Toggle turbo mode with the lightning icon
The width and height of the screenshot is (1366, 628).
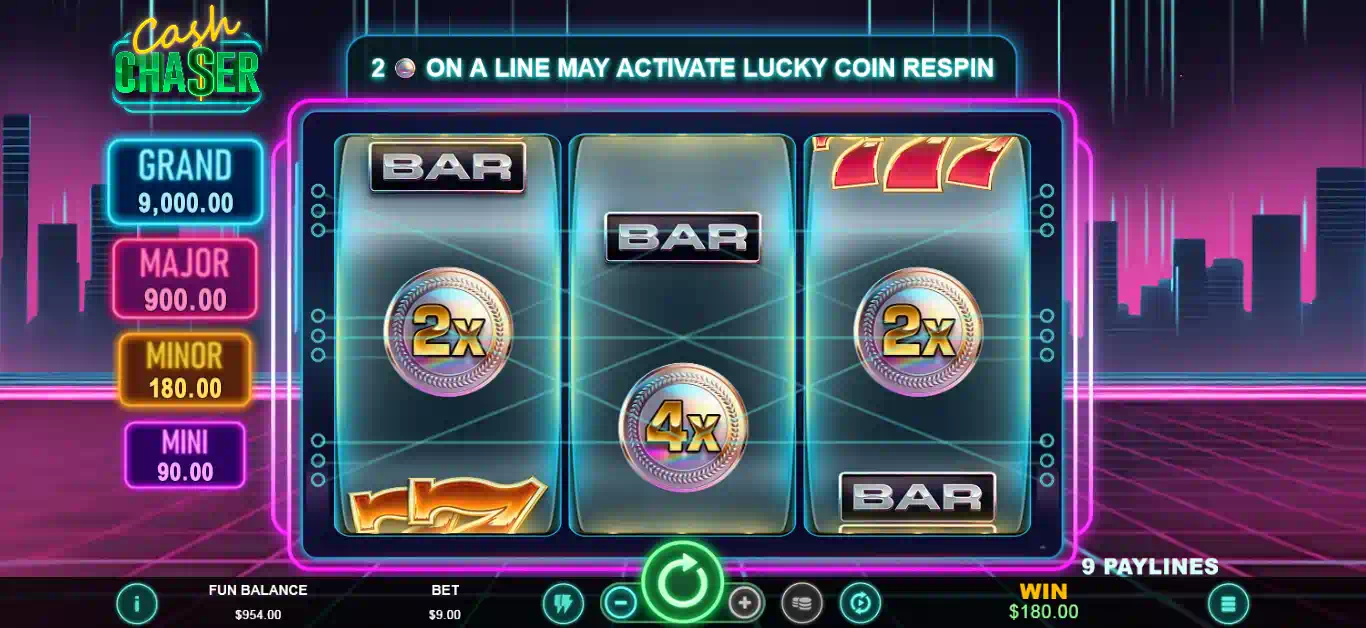[563, 603]
